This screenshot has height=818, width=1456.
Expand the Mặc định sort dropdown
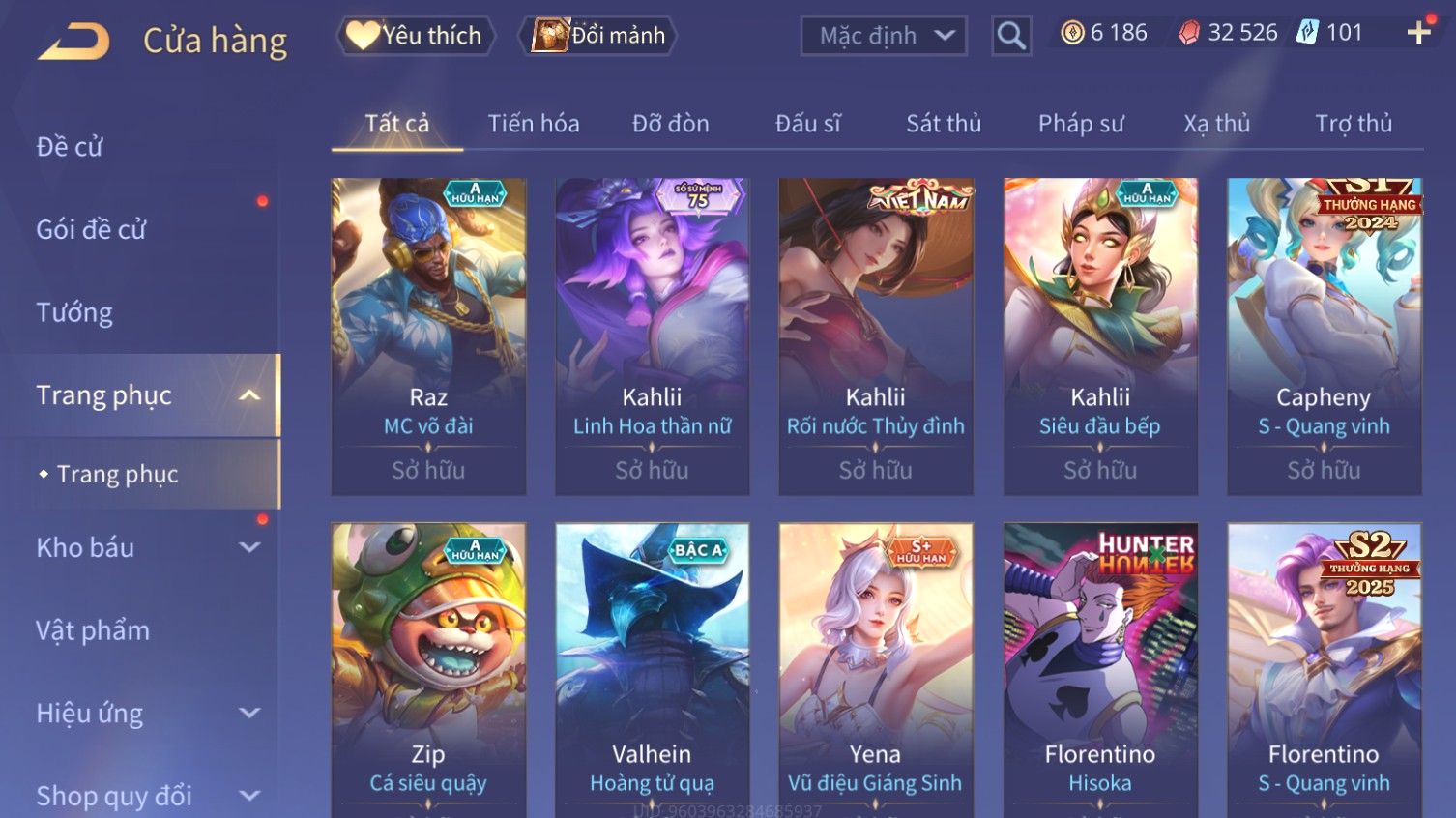click(884, 37)
